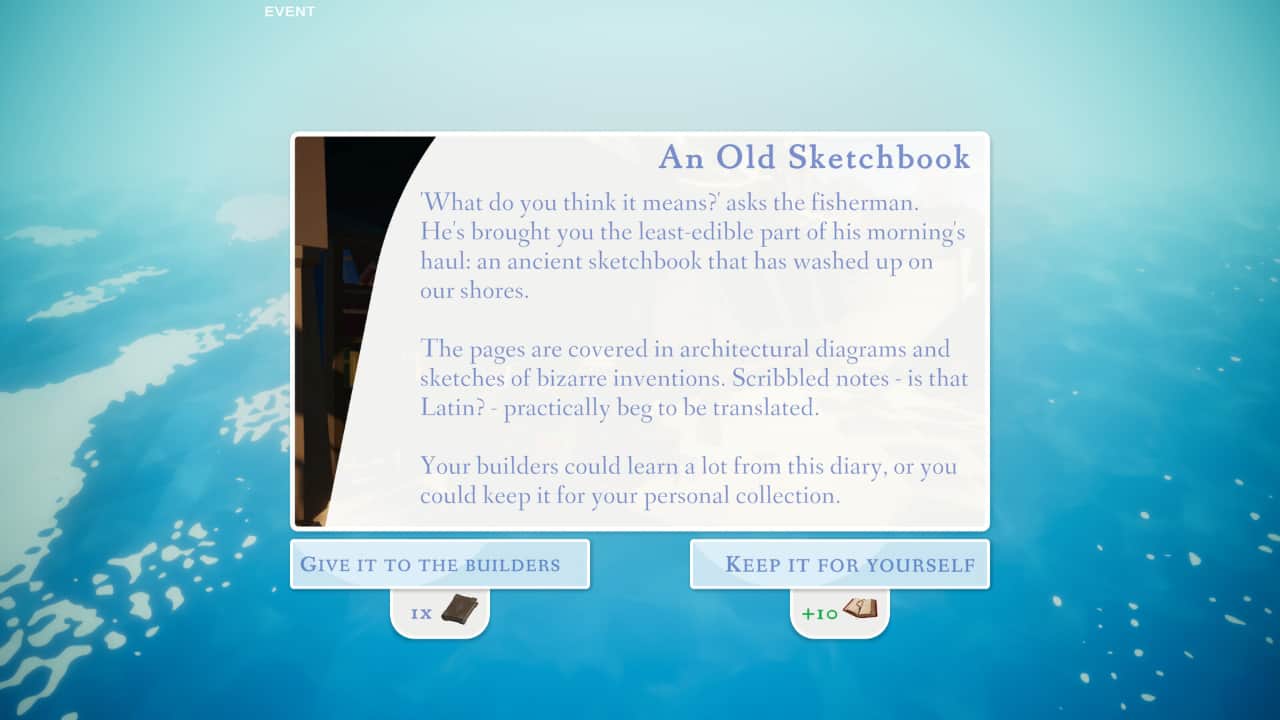Select Keep it for yourself option
The image size is (1280, 720).
point(840,564)
